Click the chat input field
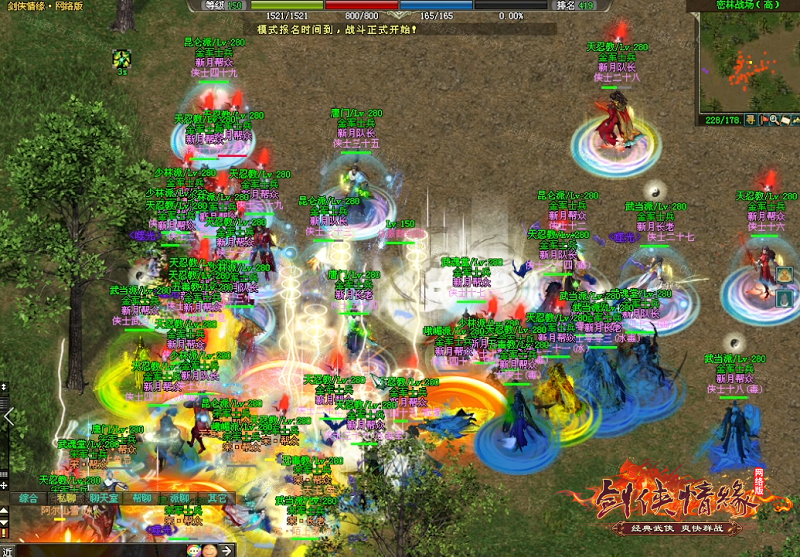Image resolution: width=800 pixels, height=557 pixels. tap(100, 550)
